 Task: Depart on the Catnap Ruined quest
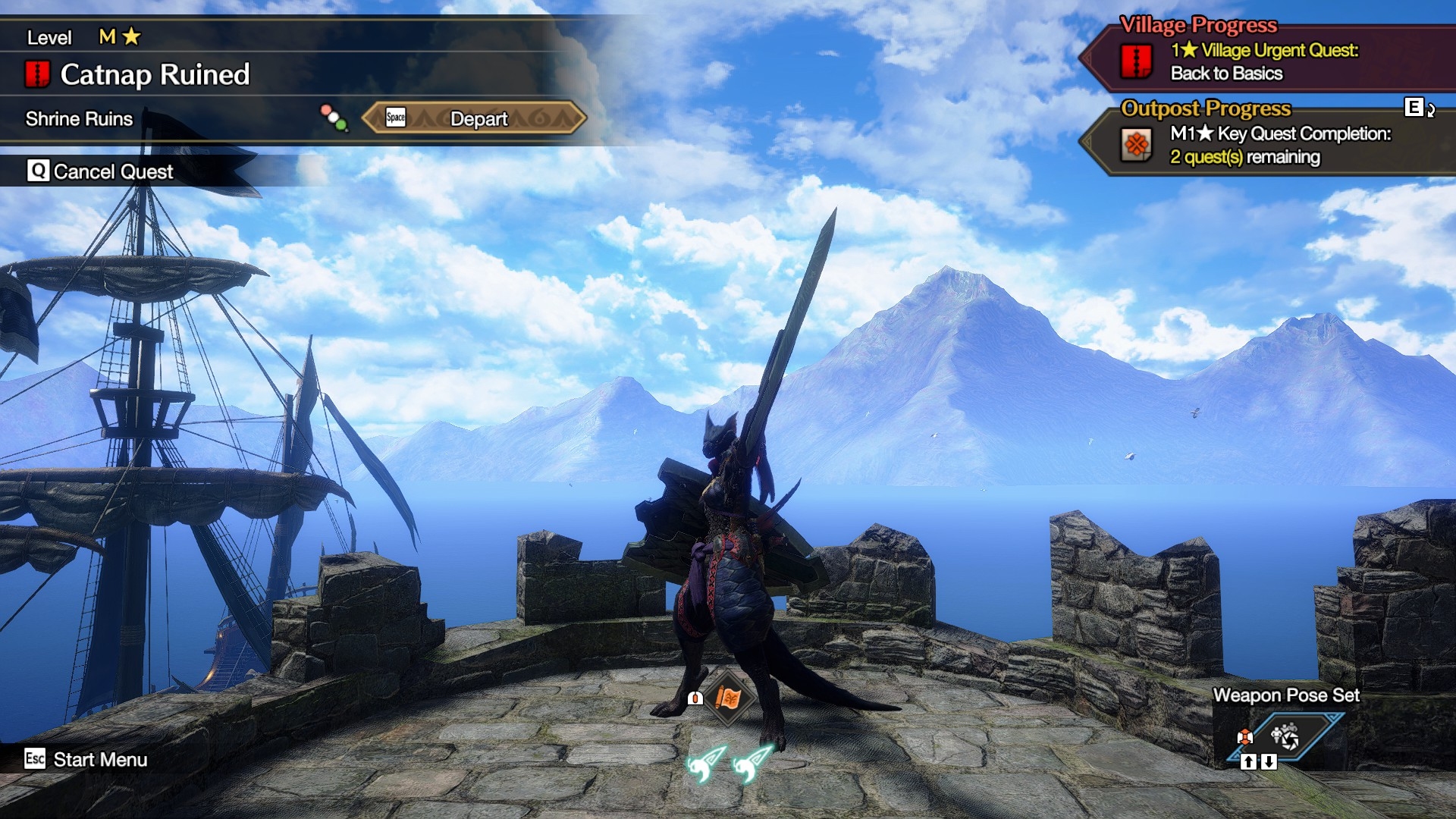click(475, 118)
